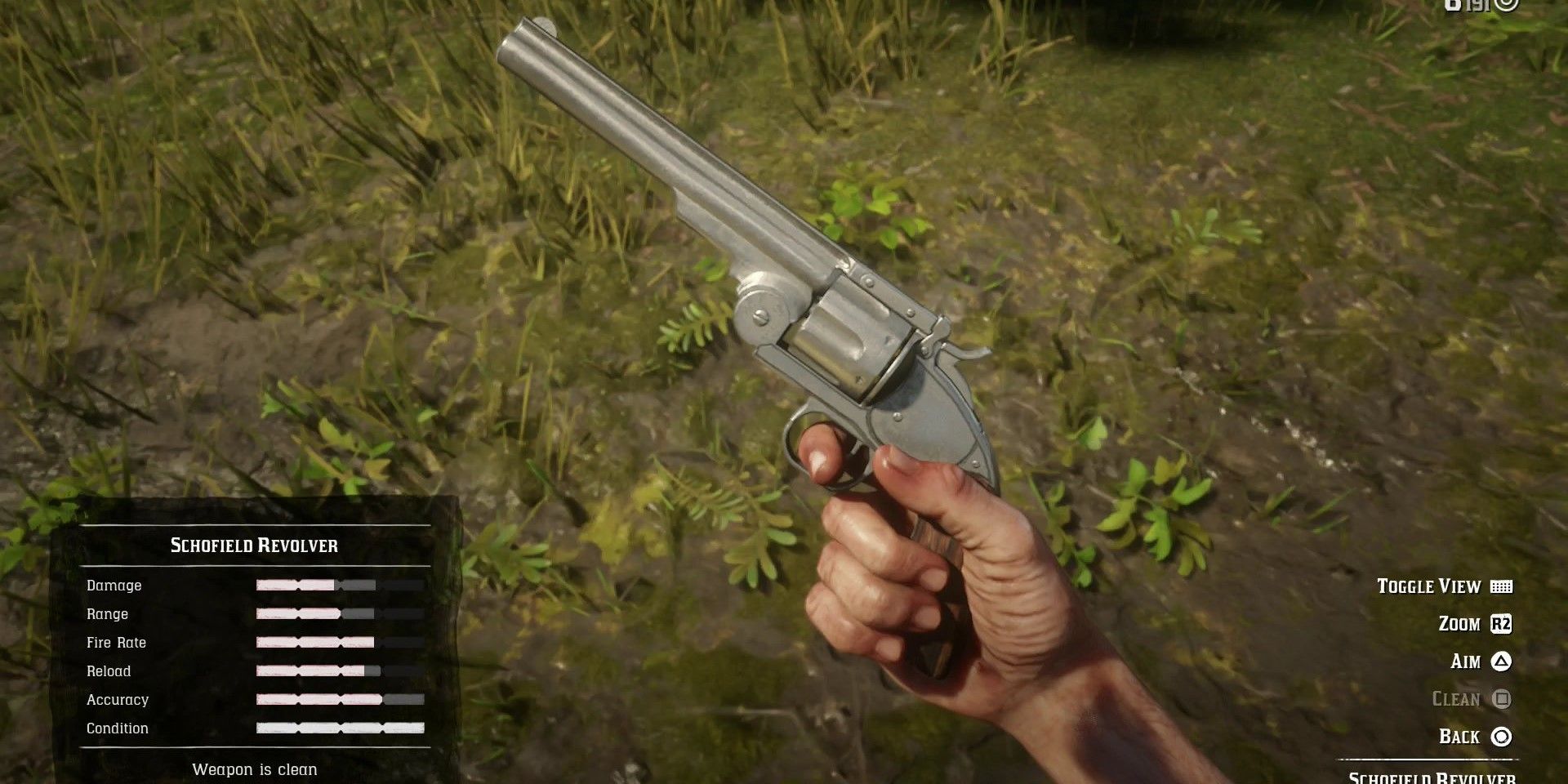Open the weapon inspection menu via Back
Viewport: 1568px width, 784px height.
tap(1499, 737)
